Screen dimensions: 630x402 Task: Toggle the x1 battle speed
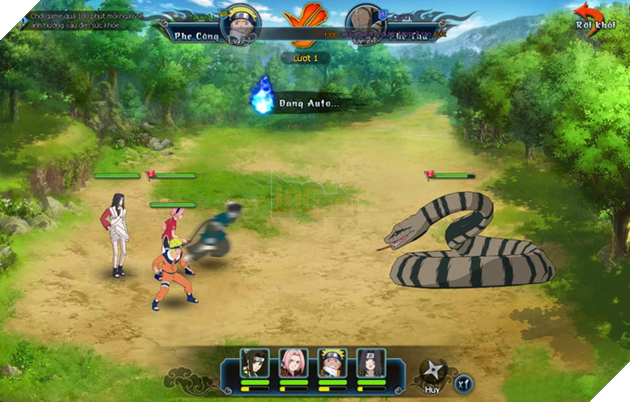(x=463, y=382)
